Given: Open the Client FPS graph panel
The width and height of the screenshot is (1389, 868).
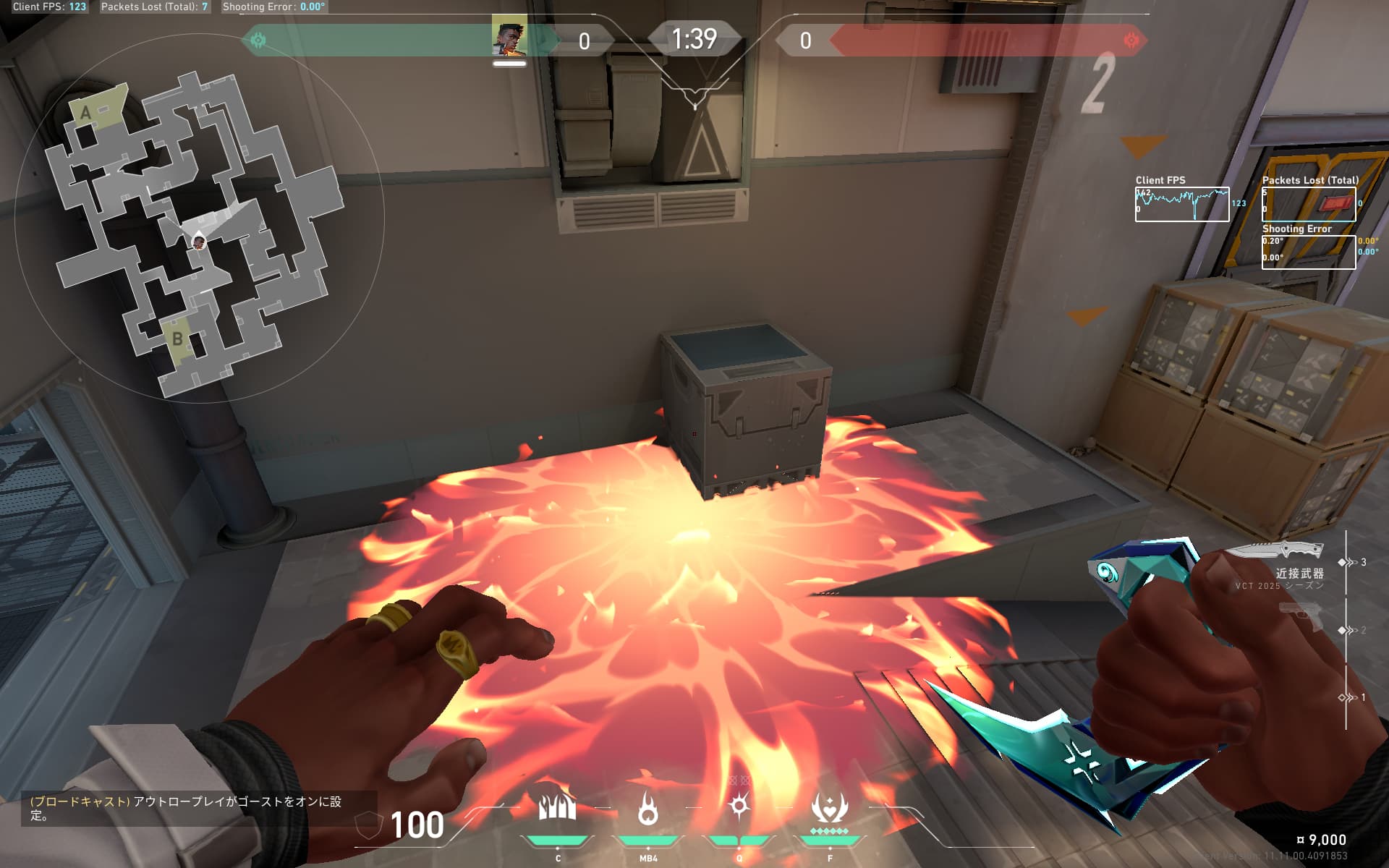Looking at the screenshot, I should point(1181,204).
